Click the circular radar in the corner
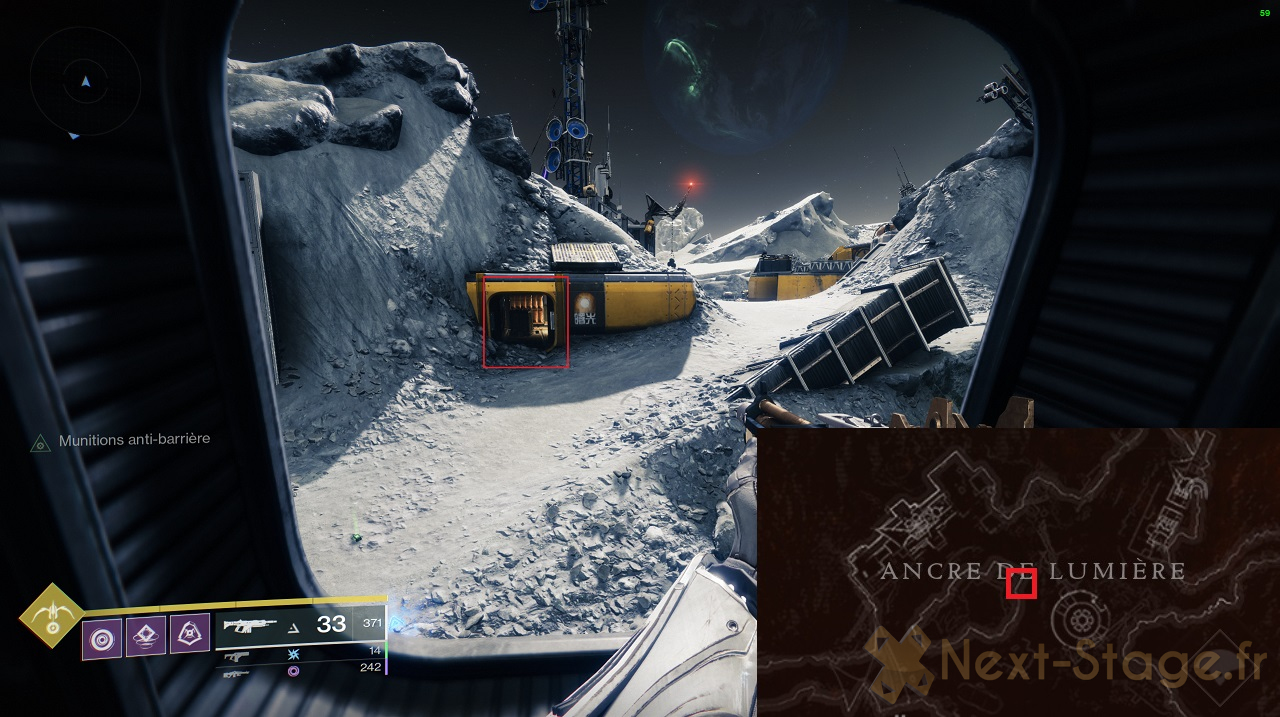Image resolution: width=1280 pixels, height=717 pixels. coord(86,82)
